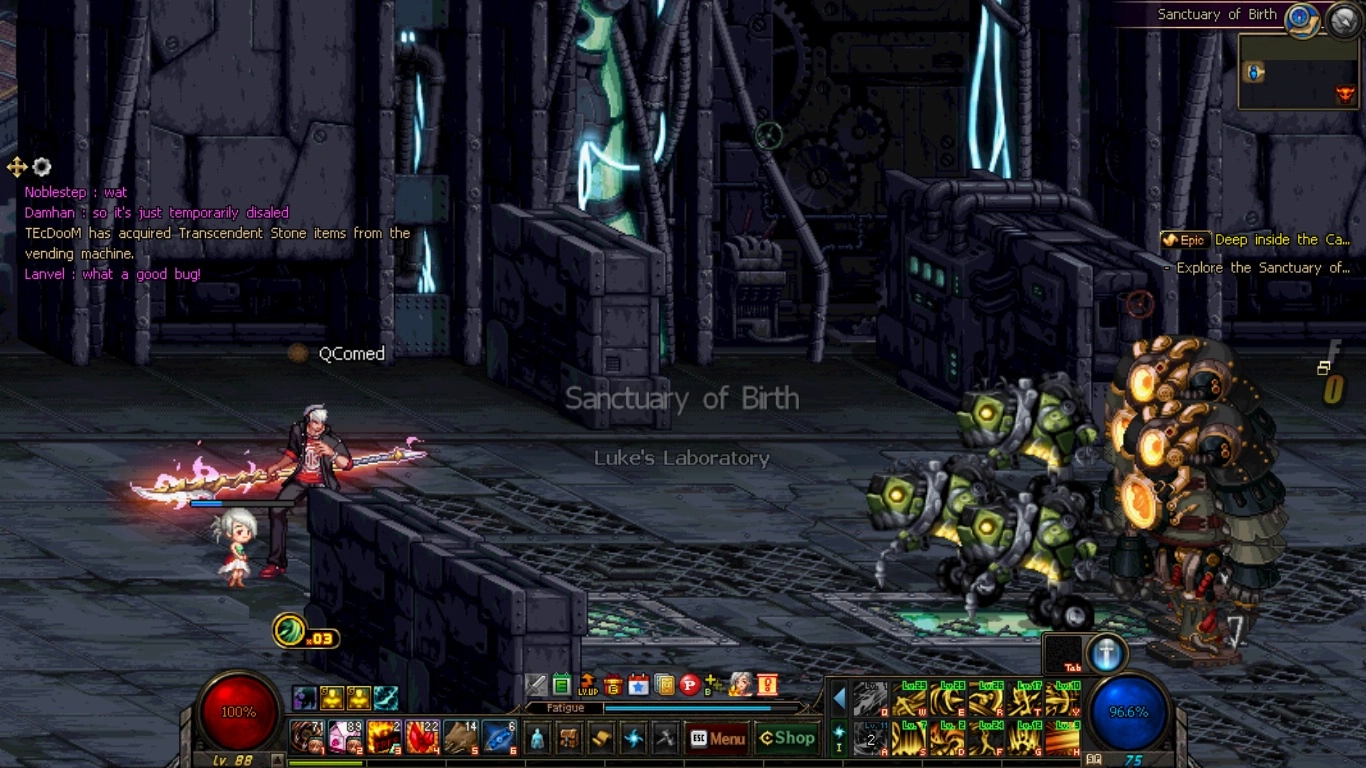Activate the Lv.29 skill on W
The height and width of the screenshot is (768, 1366).
point(909,700)
